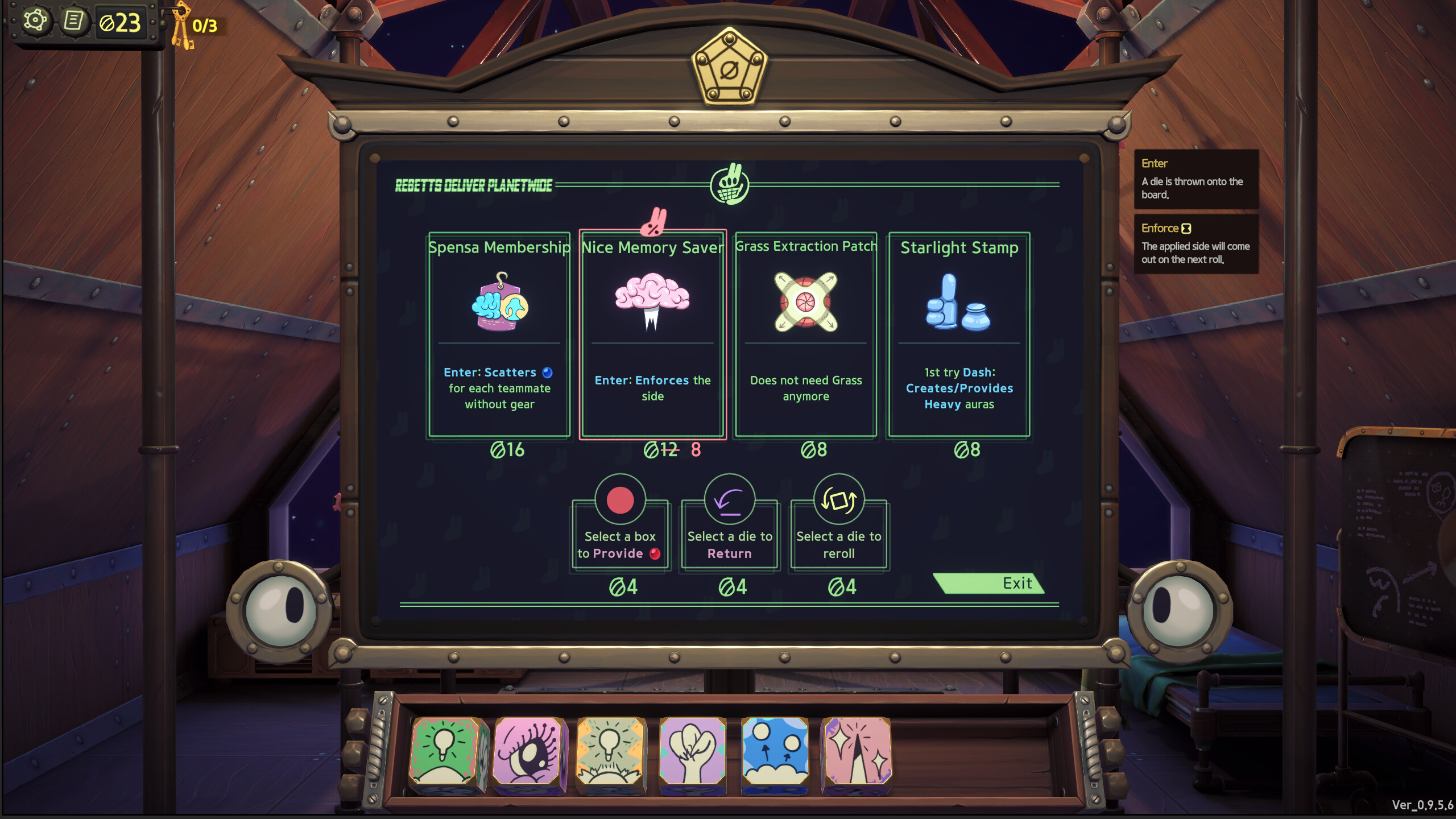Open the settings gear icon
The height and width of the screenshot is (819, 1456).
(x=35, y=20)
